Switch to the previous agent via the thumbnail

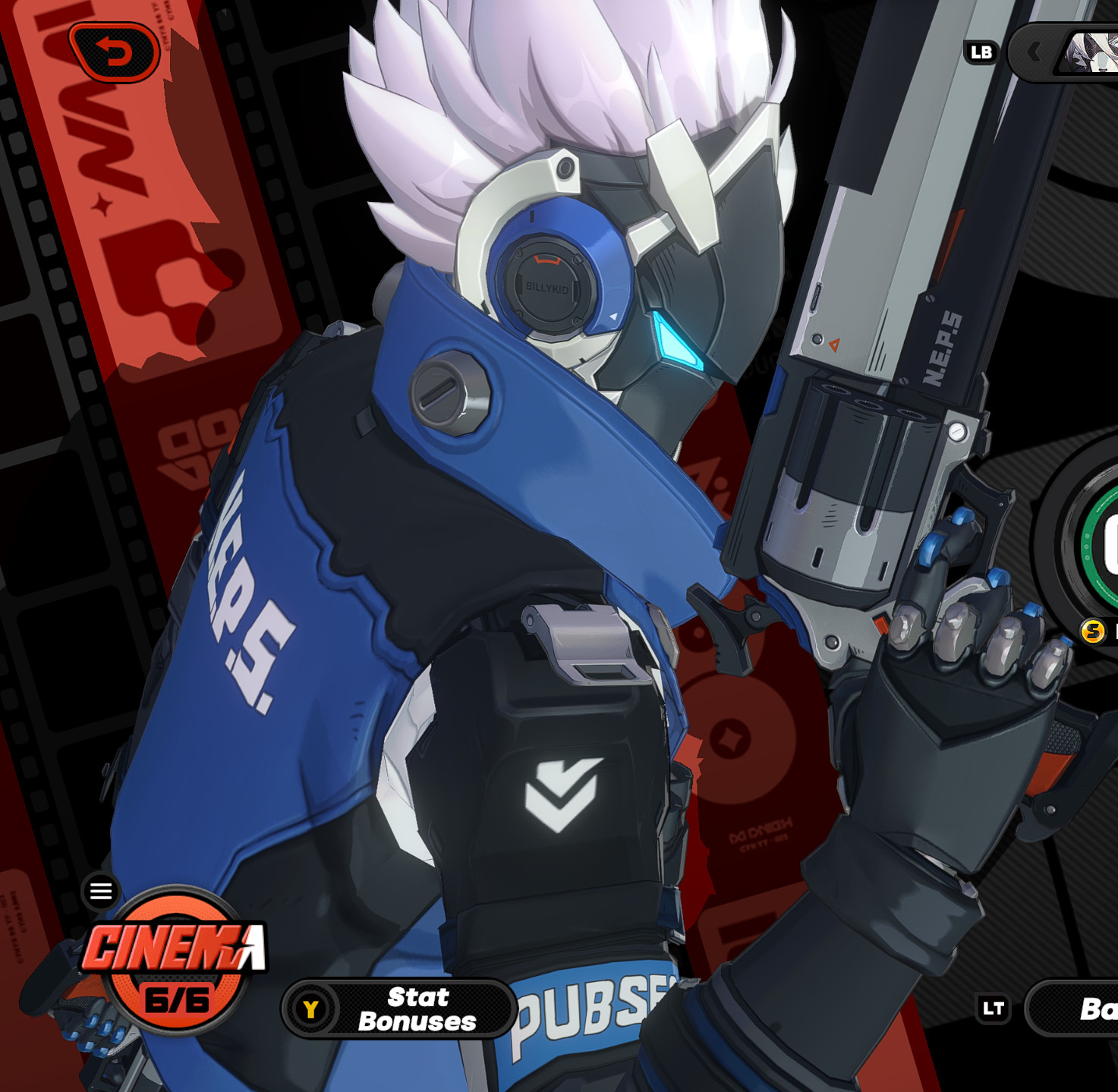coord(1091,52)
